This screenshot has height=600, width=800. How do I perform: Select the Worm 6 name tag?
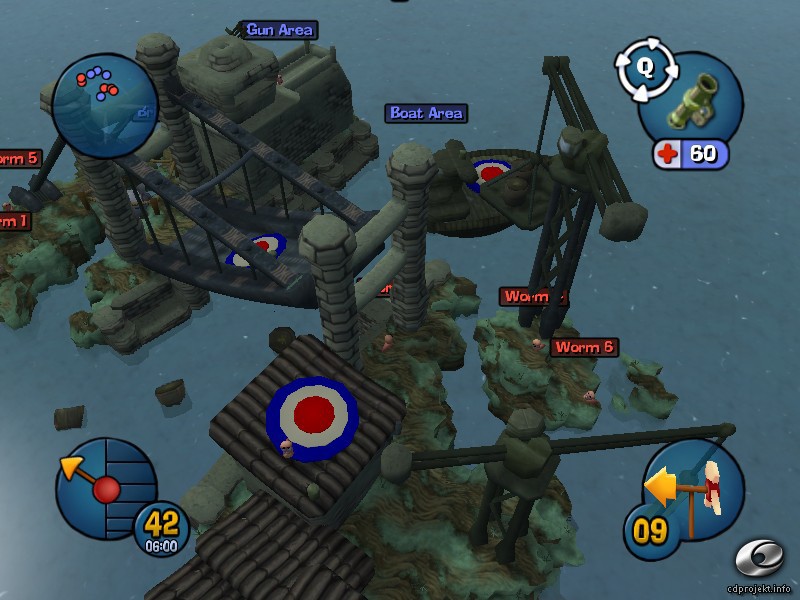(584, 347)
